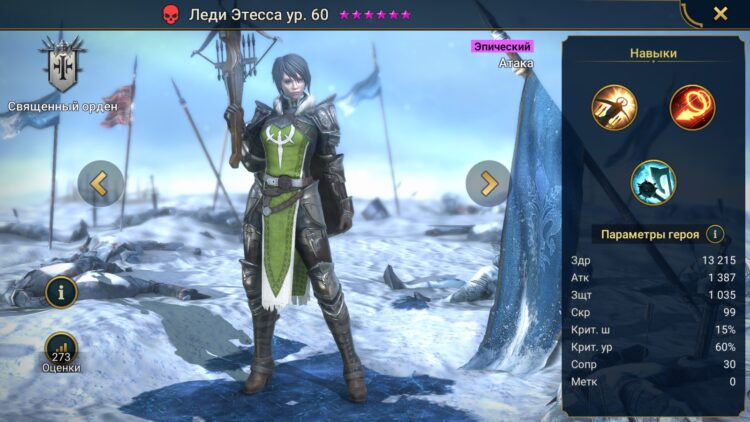Image resolution: width=750 pixels, height=422 pixels.
Task: Close the Леди Этесса hero screen
Action: [x=720, y=14]
